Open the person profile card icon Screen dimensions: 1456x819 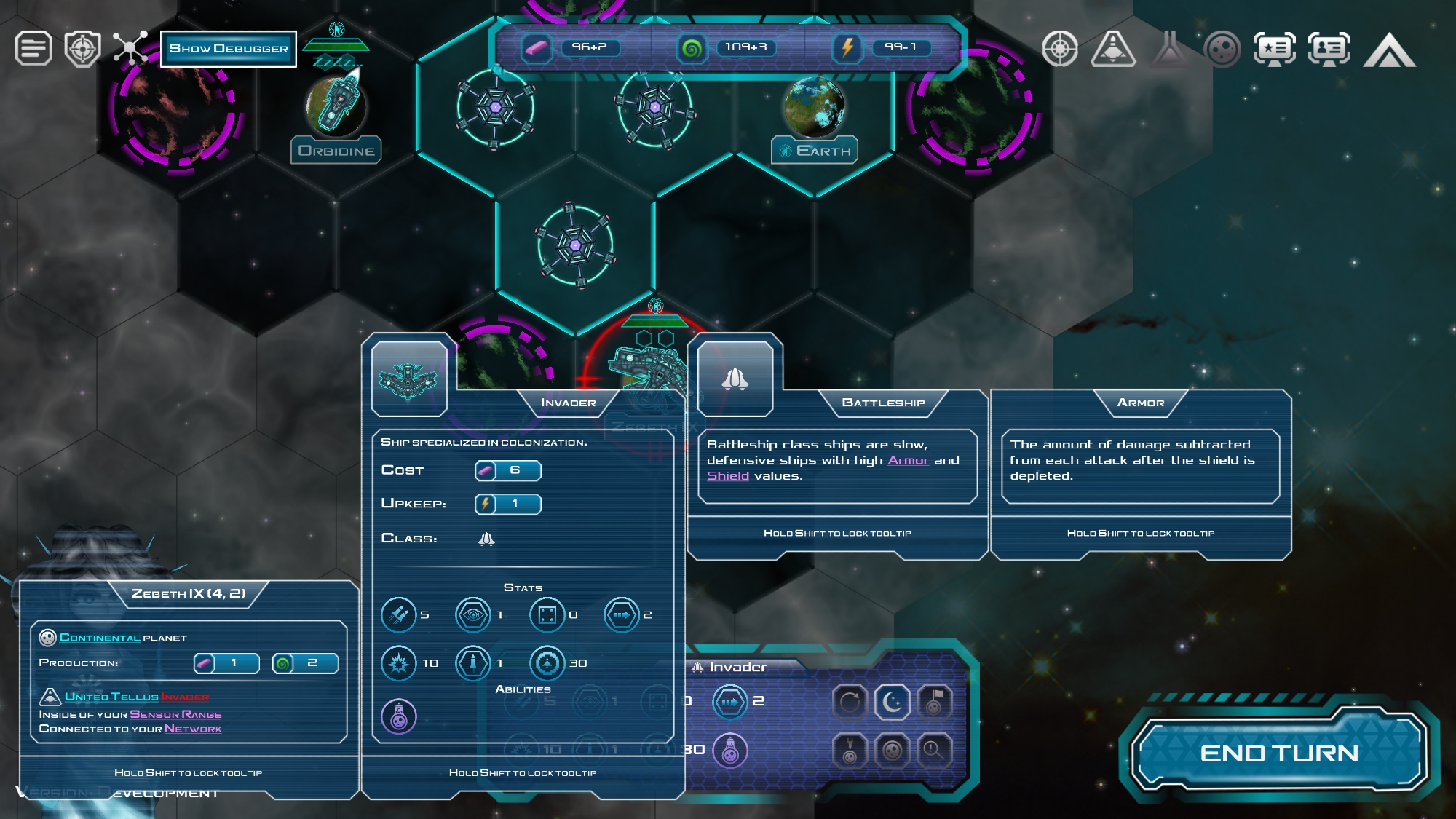(1329, 50)
